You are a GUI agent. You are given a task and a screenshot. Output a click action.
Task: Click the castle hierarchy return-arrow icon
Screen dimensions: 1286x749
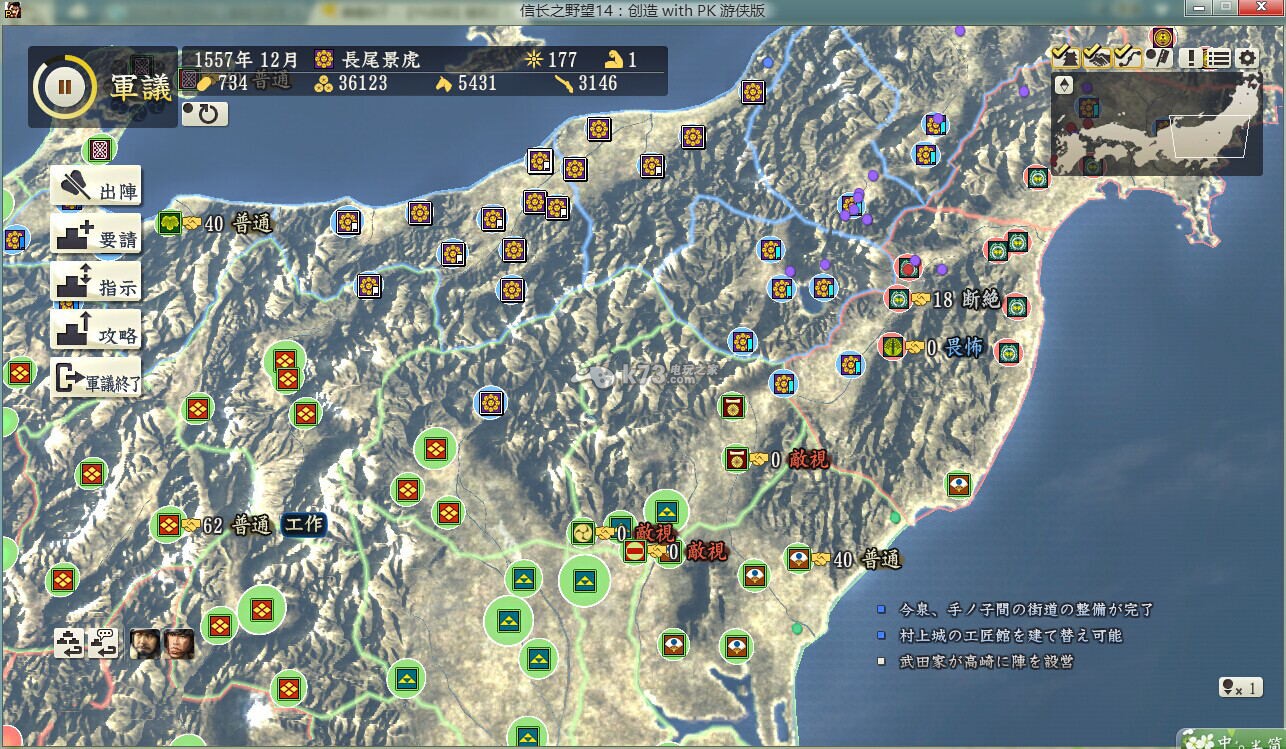[70, 644]
